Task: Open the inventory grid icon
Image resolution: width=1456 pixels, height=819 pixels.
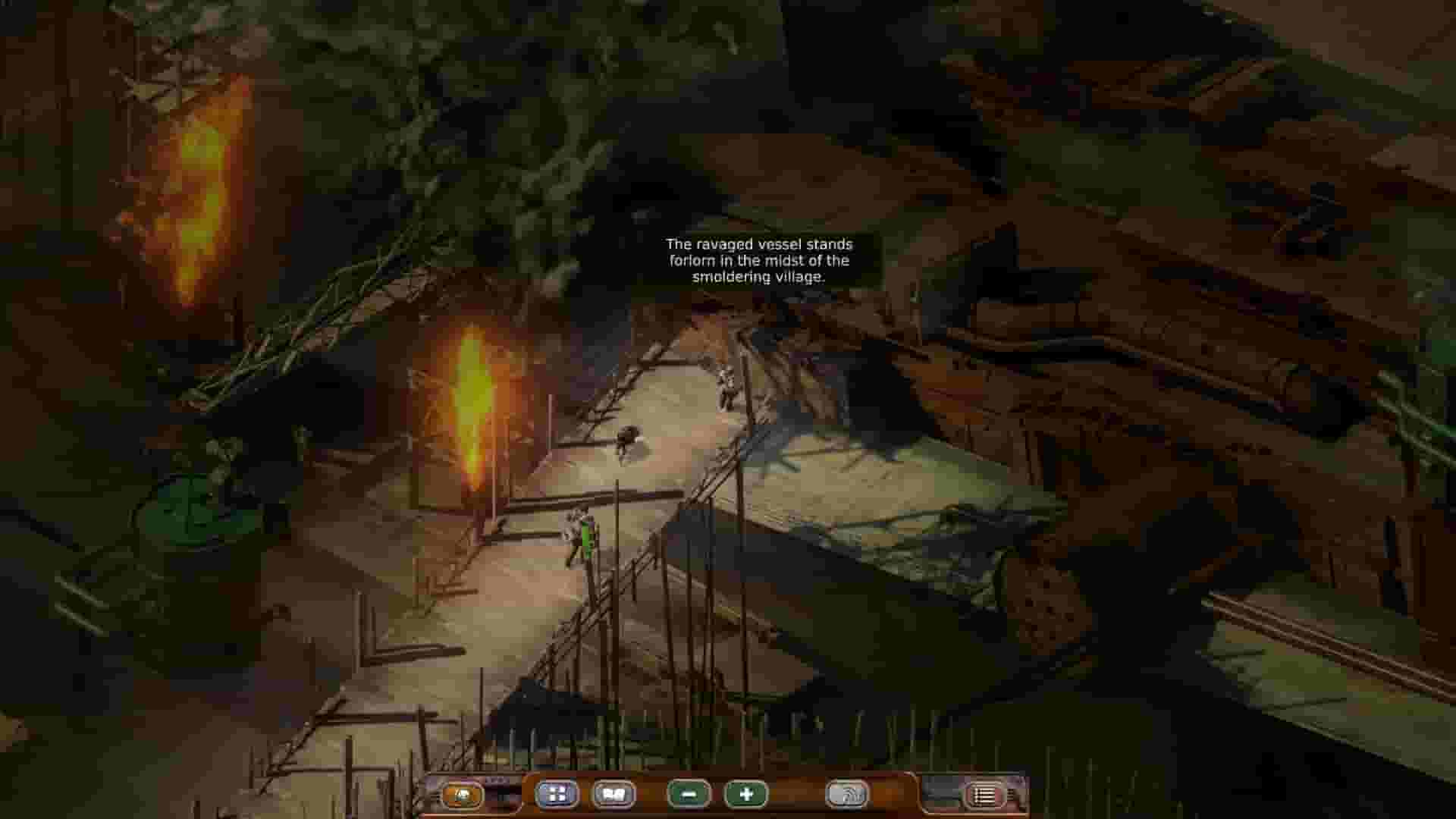Action: click(554, 795)
